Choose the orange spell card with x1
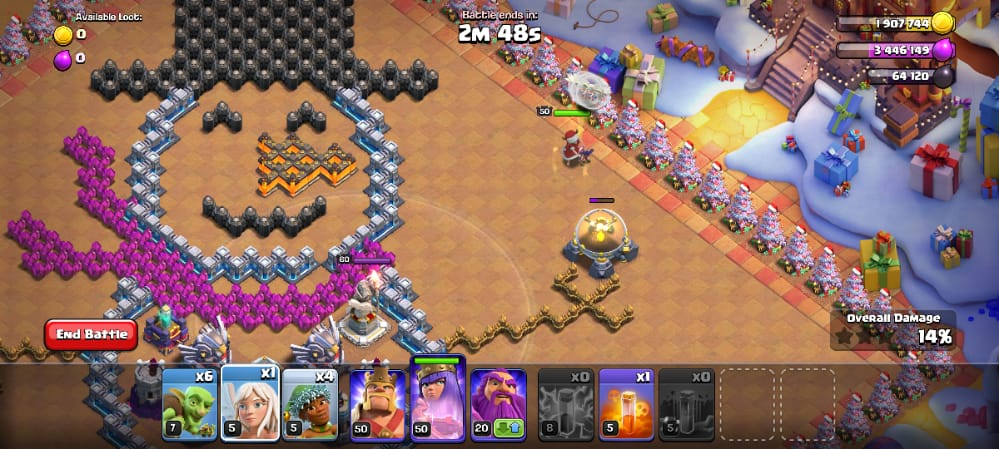The height and width of the screenshot is (449, 999). [626, 404]
